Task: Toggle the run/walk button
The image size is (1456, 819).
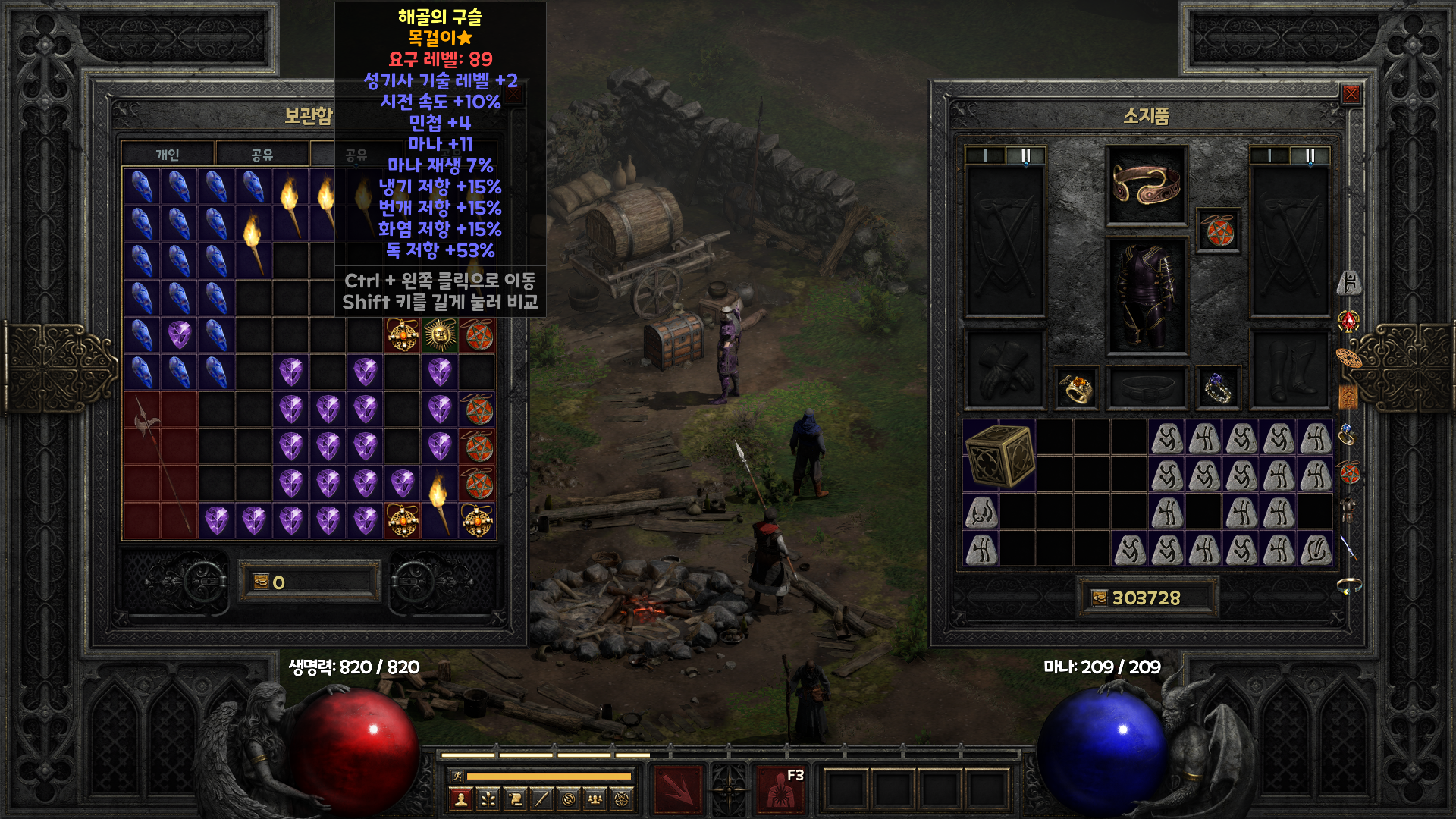Action: pyautogui.click(x=457, y=776)
